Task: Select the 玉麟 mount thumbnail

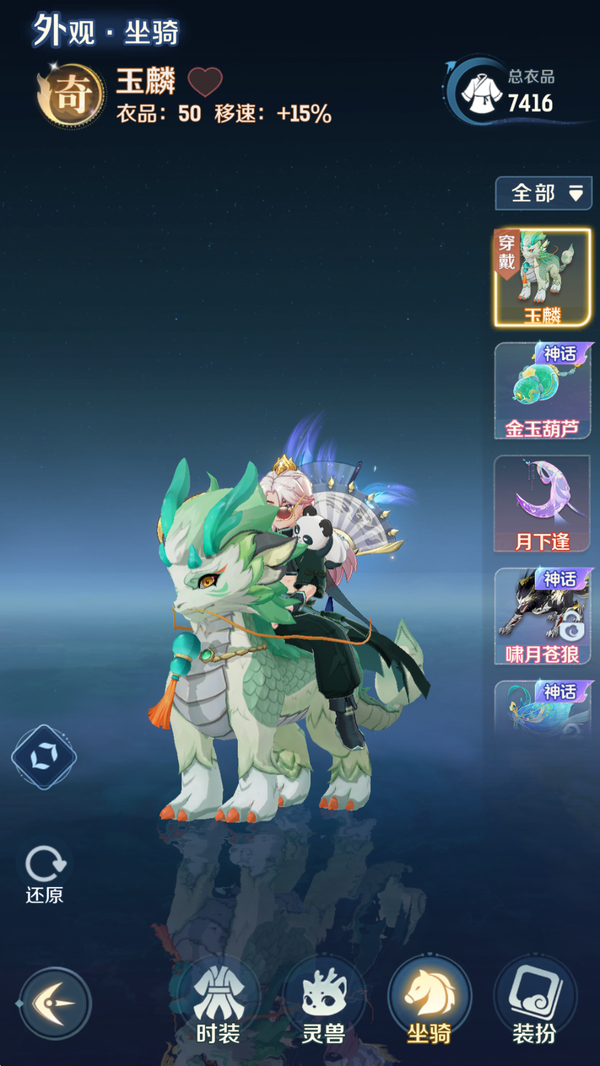Action: pyautogui.click(x=542, y=278)
